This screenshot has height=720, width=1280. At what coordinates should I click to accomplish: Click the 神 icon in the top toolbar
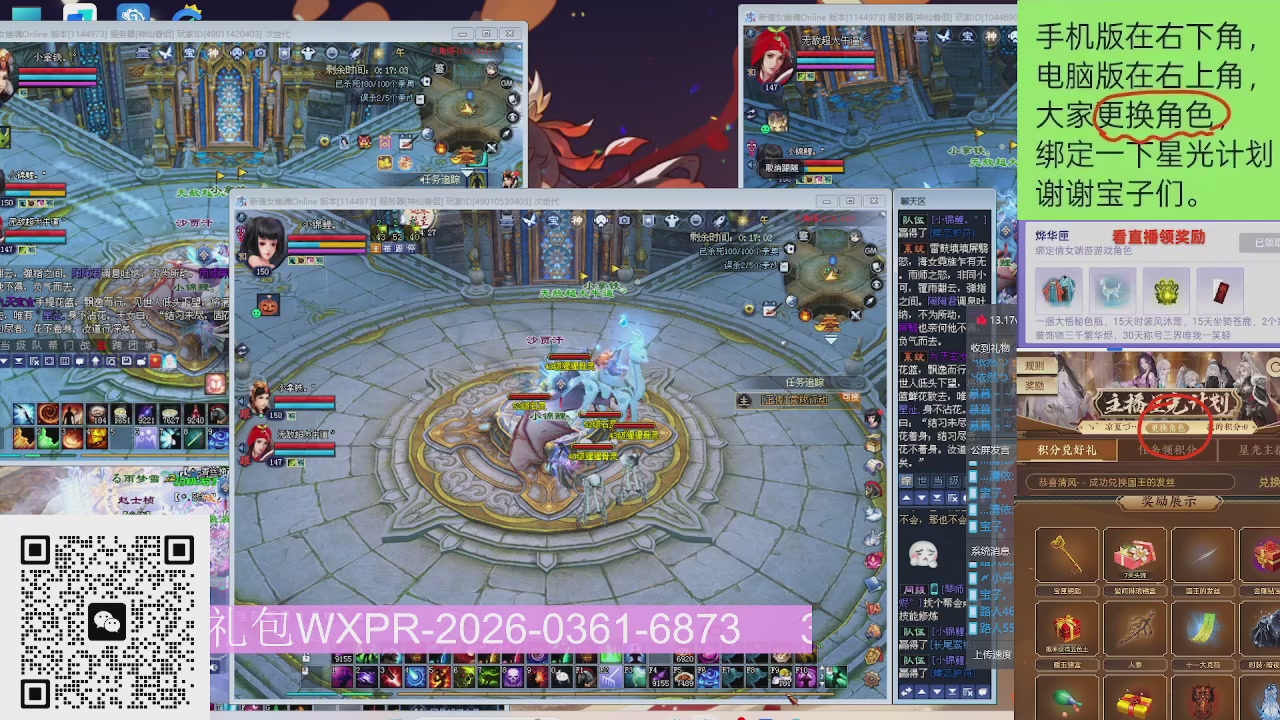pos(578,219)
